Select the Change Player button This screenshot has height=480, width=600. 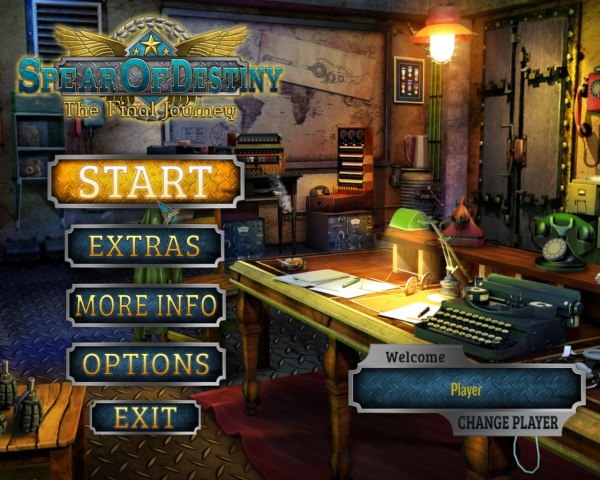(508, 422)
